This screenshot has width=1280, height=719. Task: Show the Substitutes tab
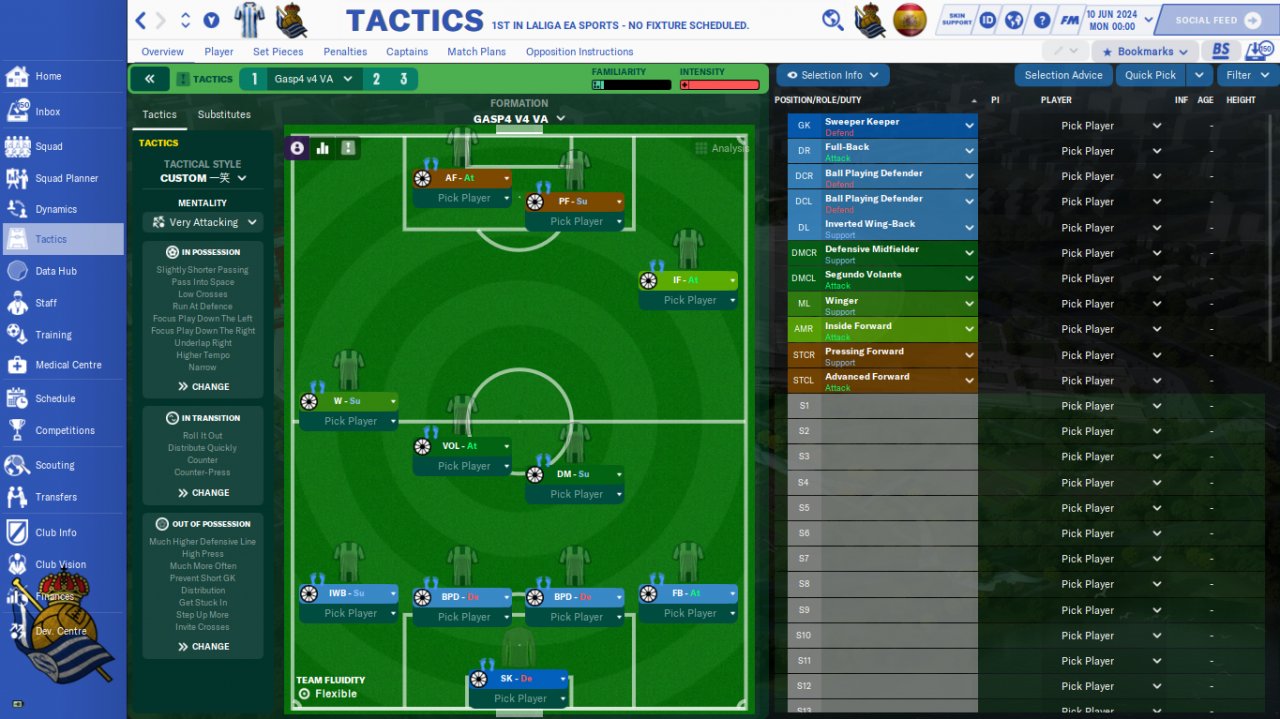pyautogui.click(x=224, y=115)
